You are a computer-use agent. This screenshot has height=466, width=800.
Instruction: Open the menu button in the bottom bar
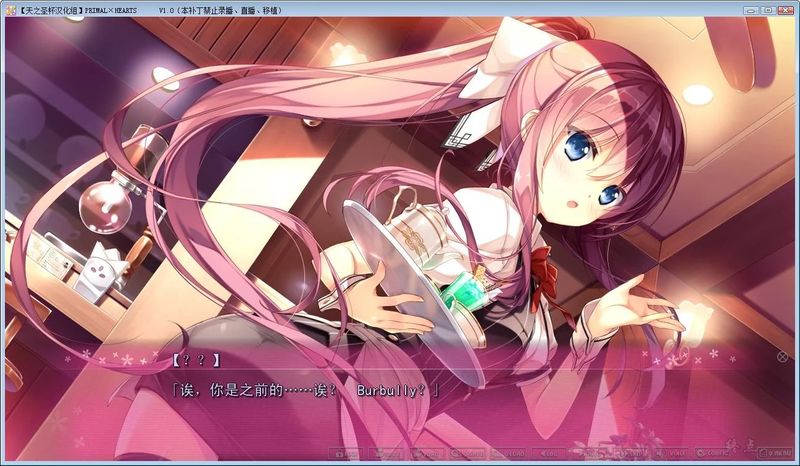pos(776,453)
